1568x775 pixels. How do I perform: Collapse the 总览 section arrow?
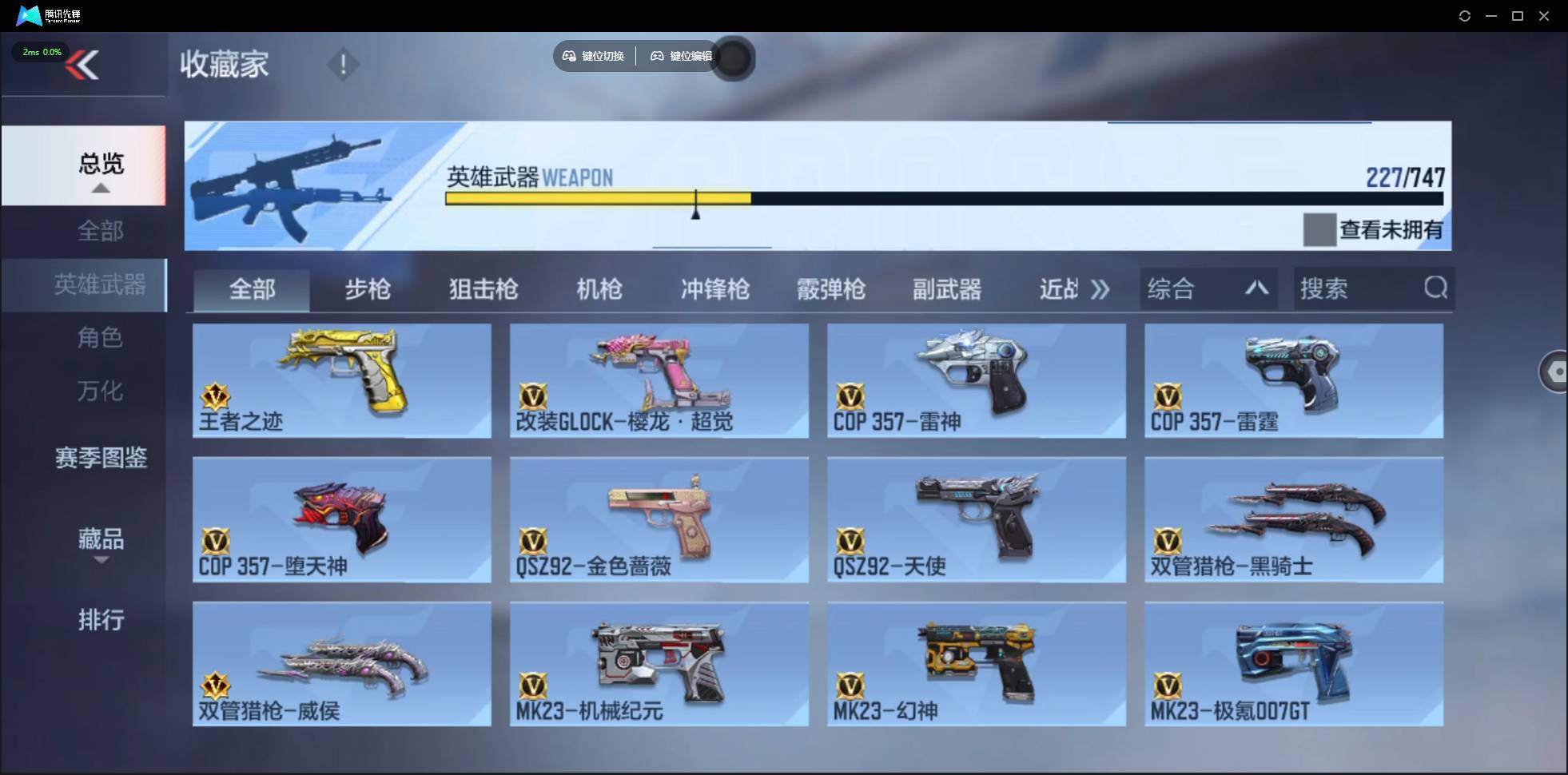coord(100,187)
